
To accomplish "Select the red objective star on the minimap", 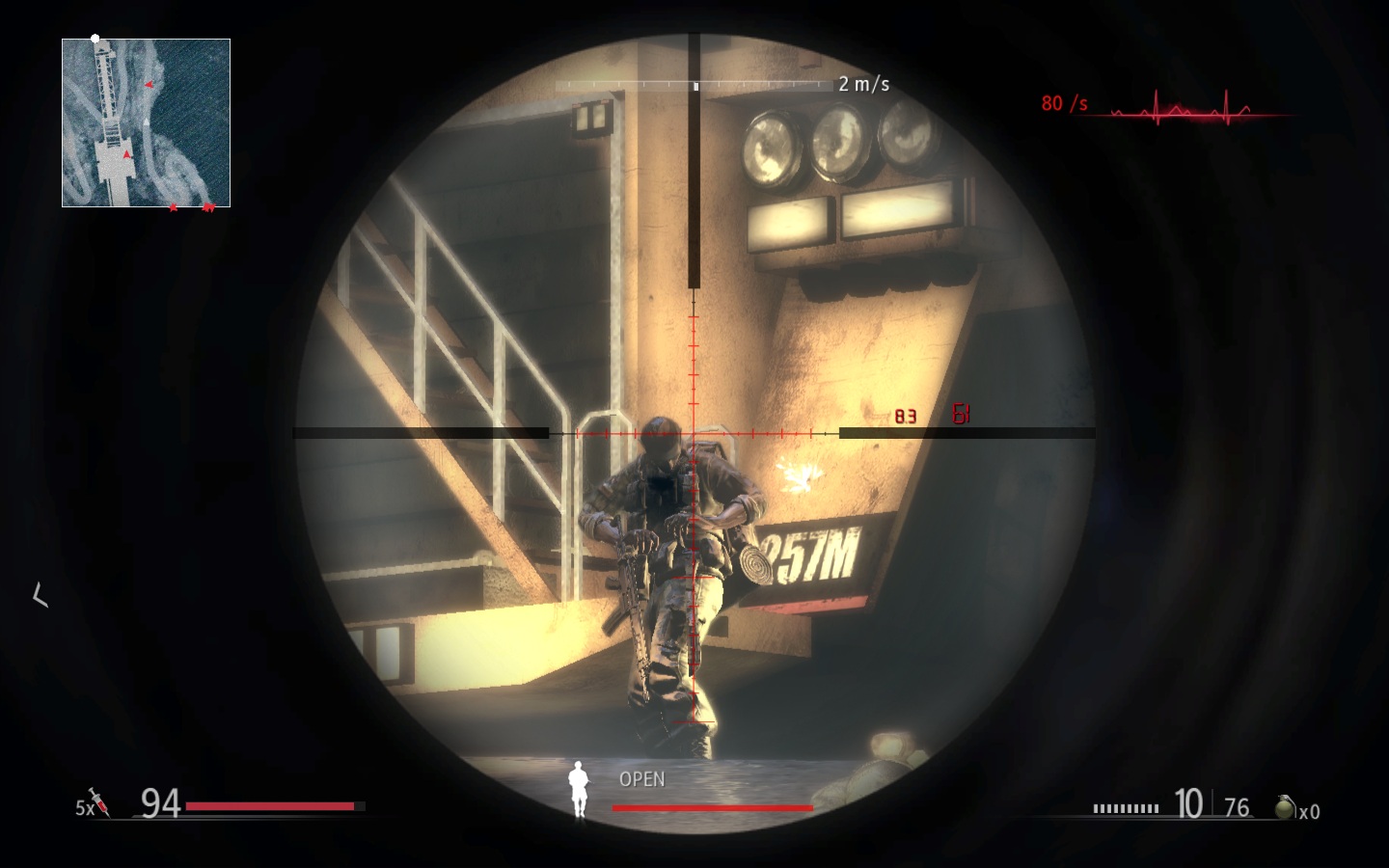I will point(173,207).
